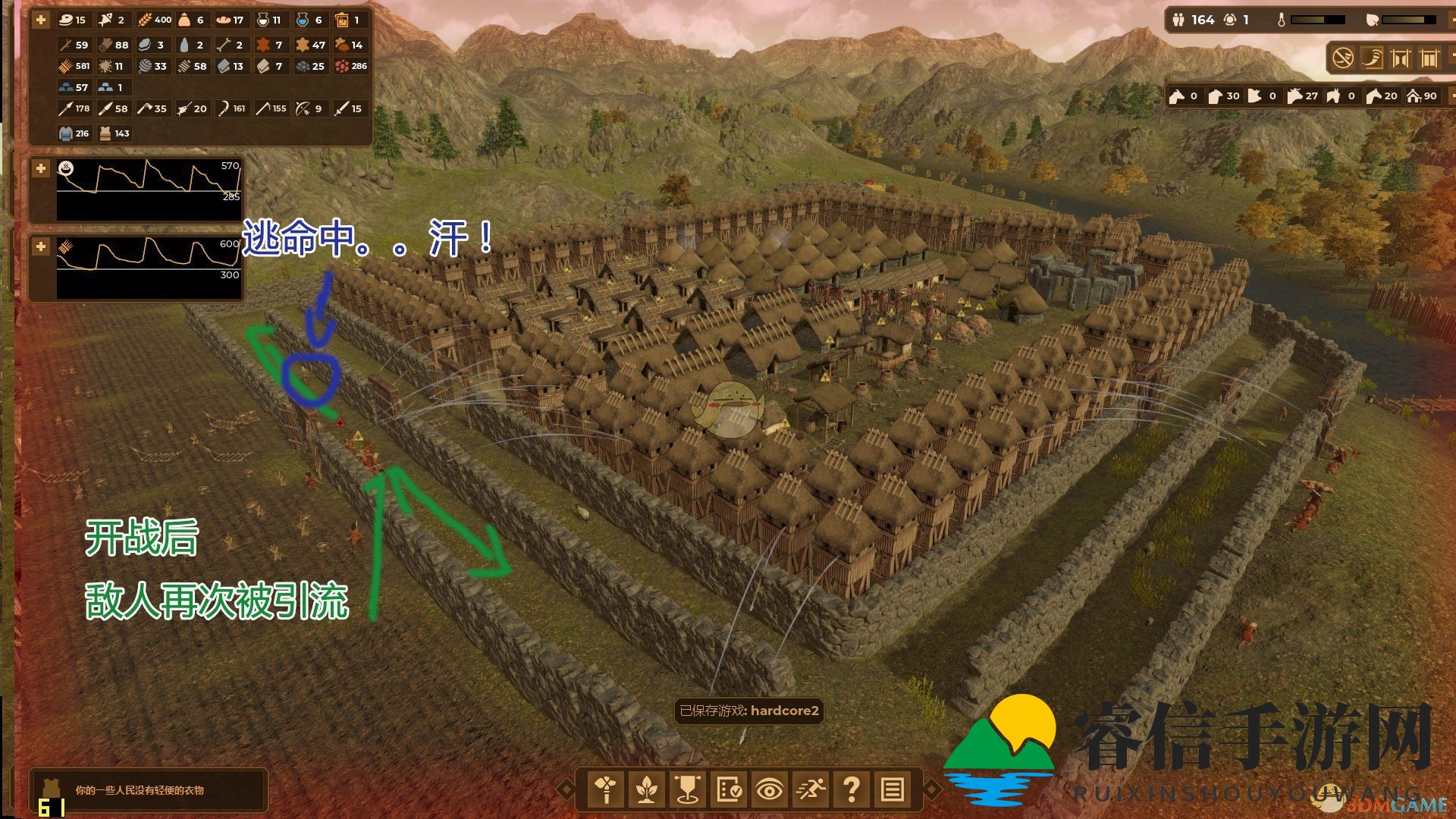Open the goblet milestones button
Image resolution: width=1456 pixels, height=819 pixels.
[687, 789]
